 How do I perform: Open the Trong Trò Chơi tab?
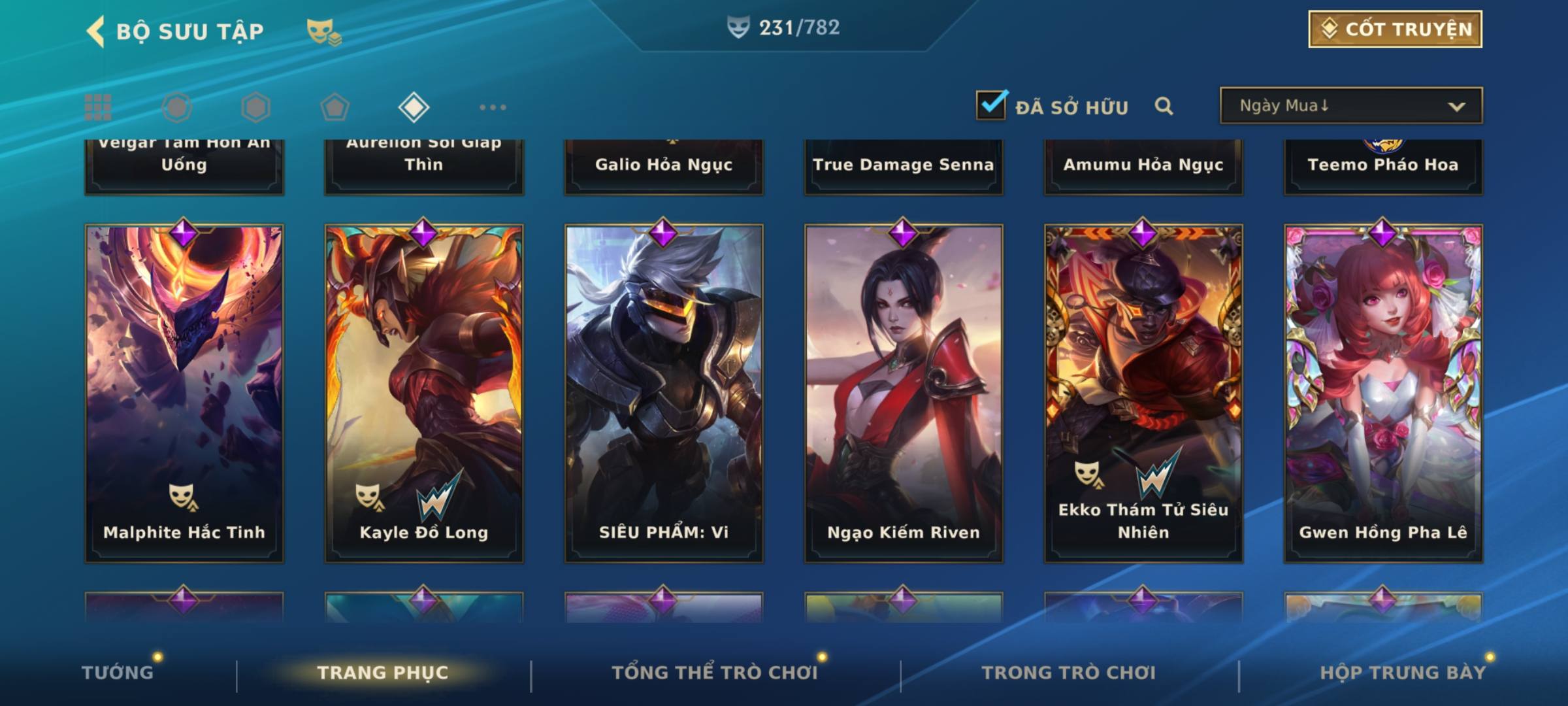[x=1069, y=672]
